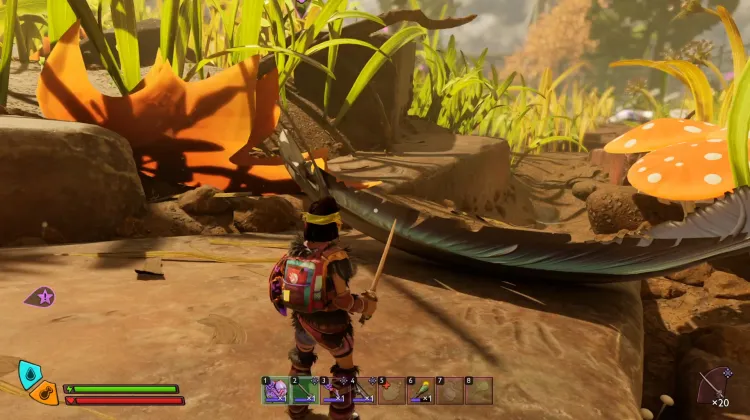
Task: Select hotbar slot 3
Action: [x=333, y=390]
